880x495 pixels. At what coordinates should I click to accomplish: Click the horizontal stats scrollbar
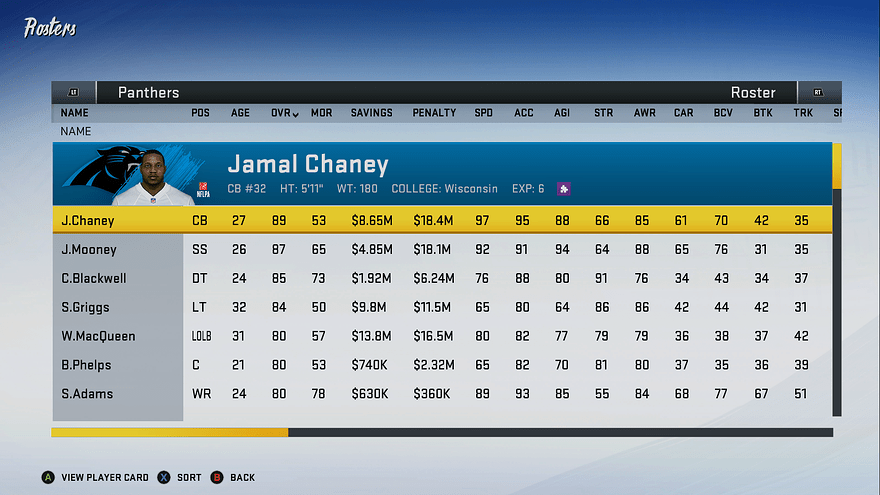442,432
